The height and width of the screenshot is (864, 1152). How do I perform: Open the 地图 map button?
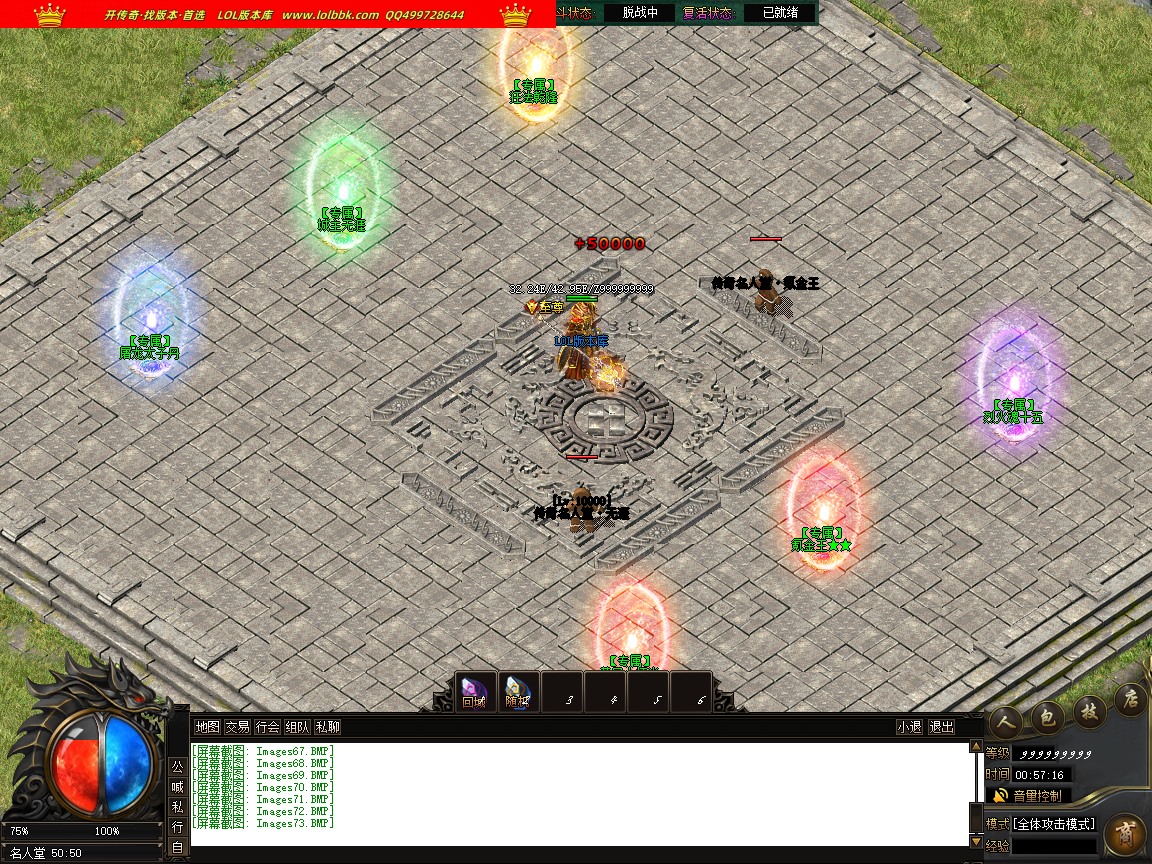pyautogui.click(x=207, y=727)
